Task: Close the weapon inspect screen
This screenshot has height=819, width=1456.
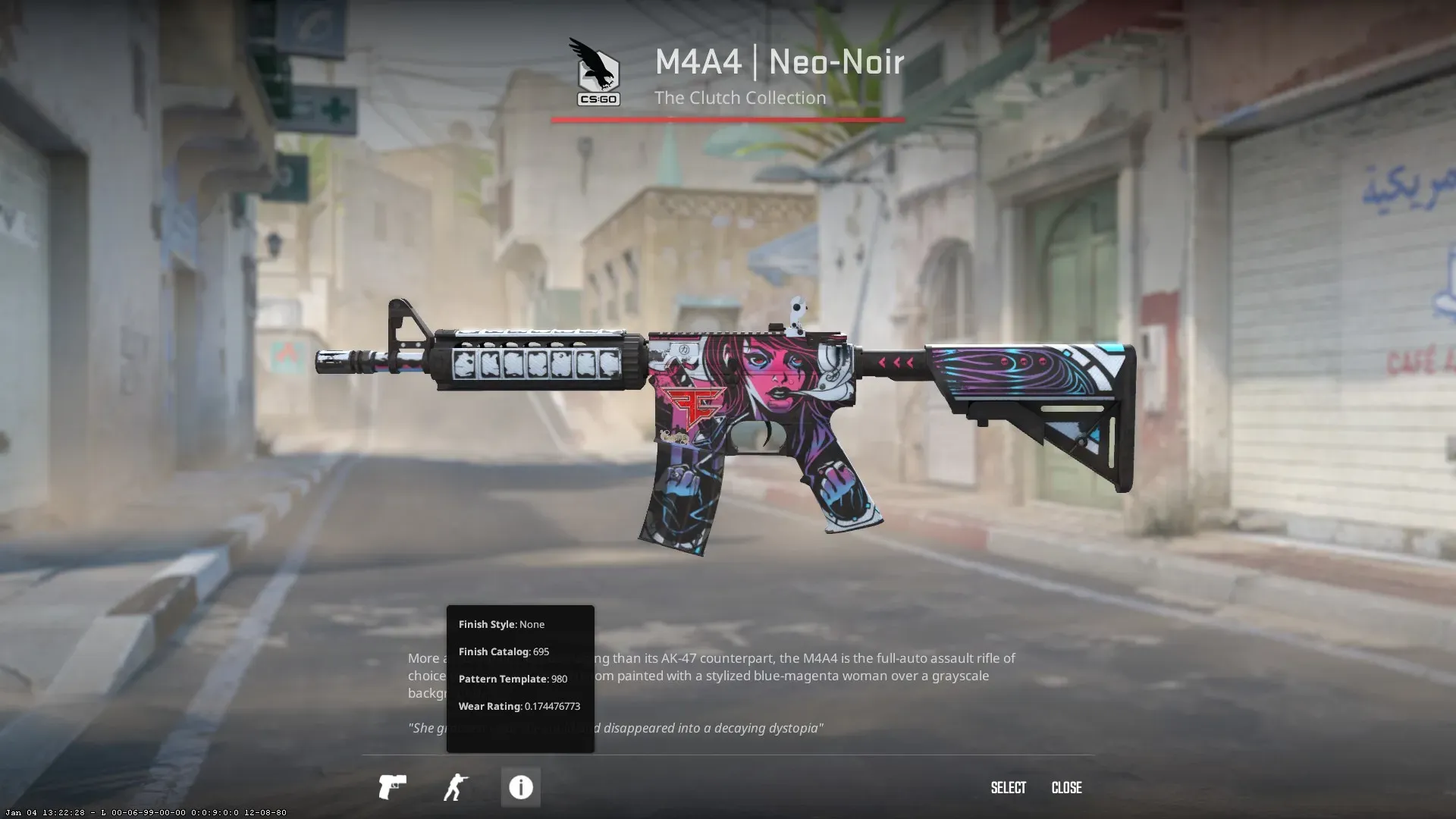Action: coord(1066,788)
